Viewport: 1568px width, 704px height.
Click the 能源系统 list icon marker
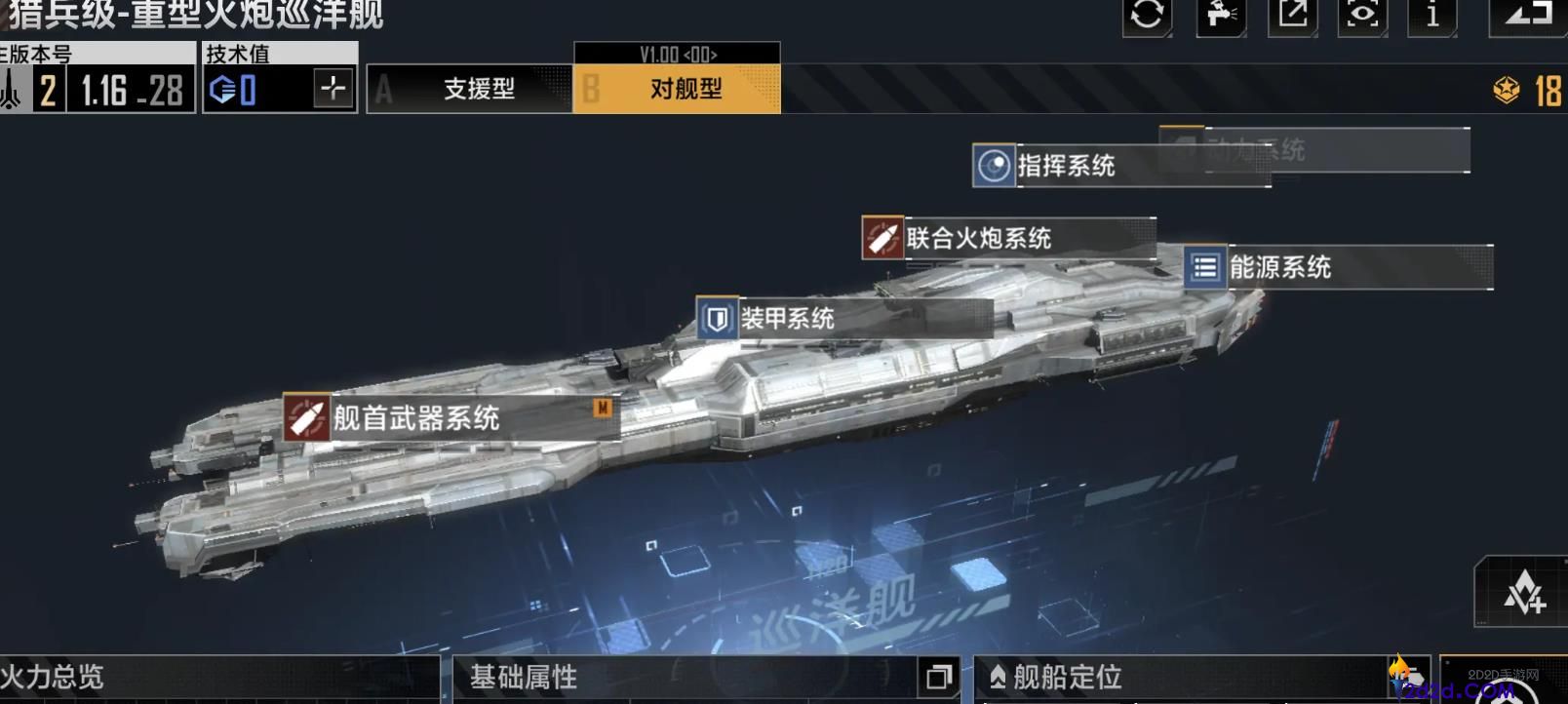pyautogui.click(x=1205, y=267)
